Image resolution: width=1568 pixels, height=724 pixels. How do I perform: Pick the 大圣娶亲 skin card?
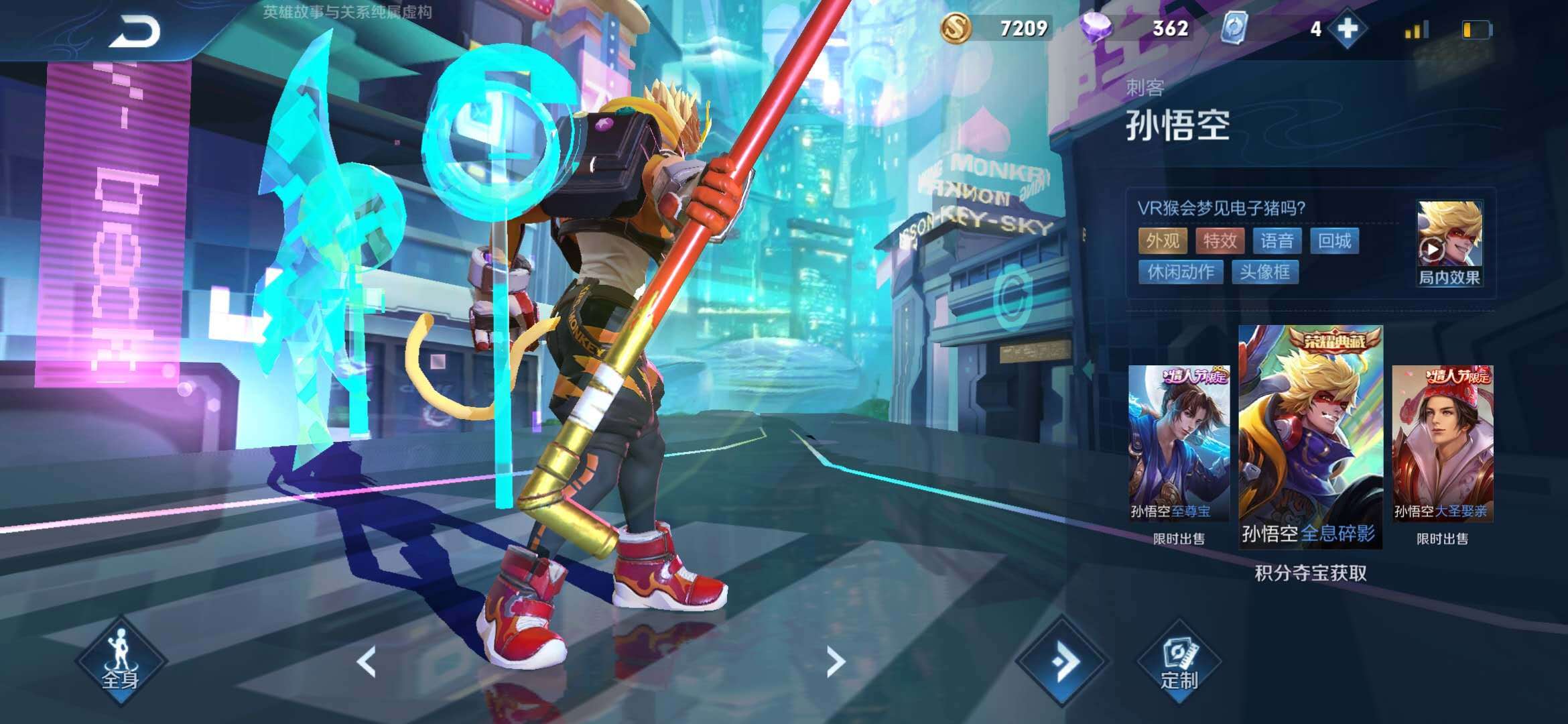1442,444
